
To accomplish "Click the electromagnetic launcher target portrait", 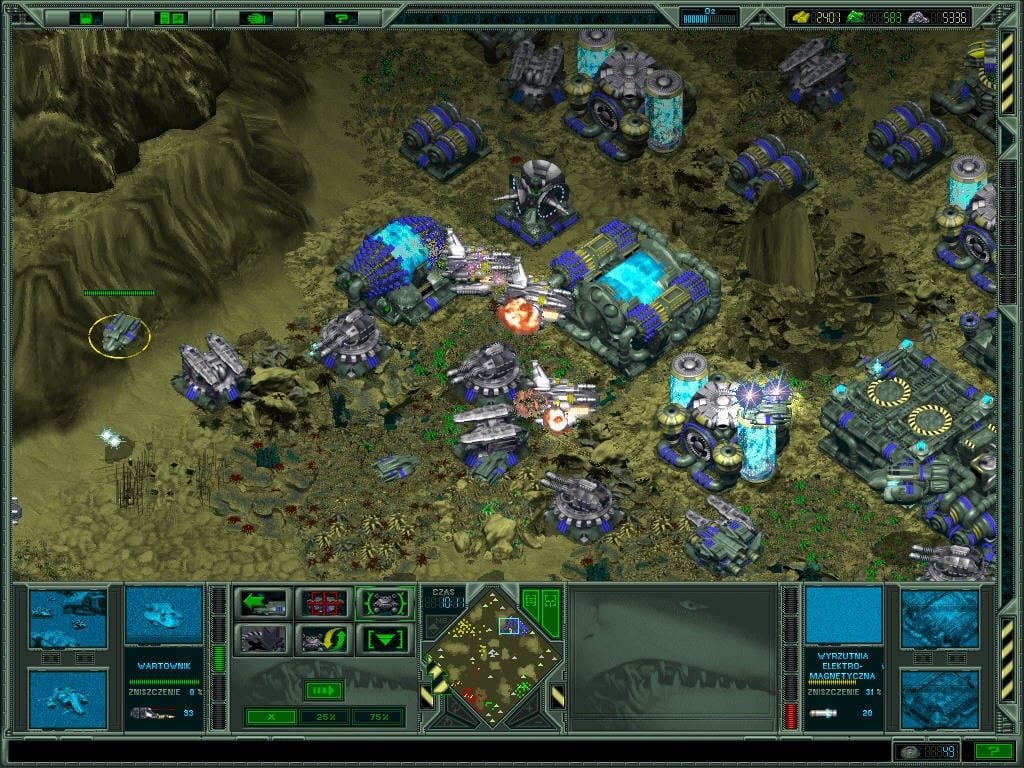I will coord(844,615).
